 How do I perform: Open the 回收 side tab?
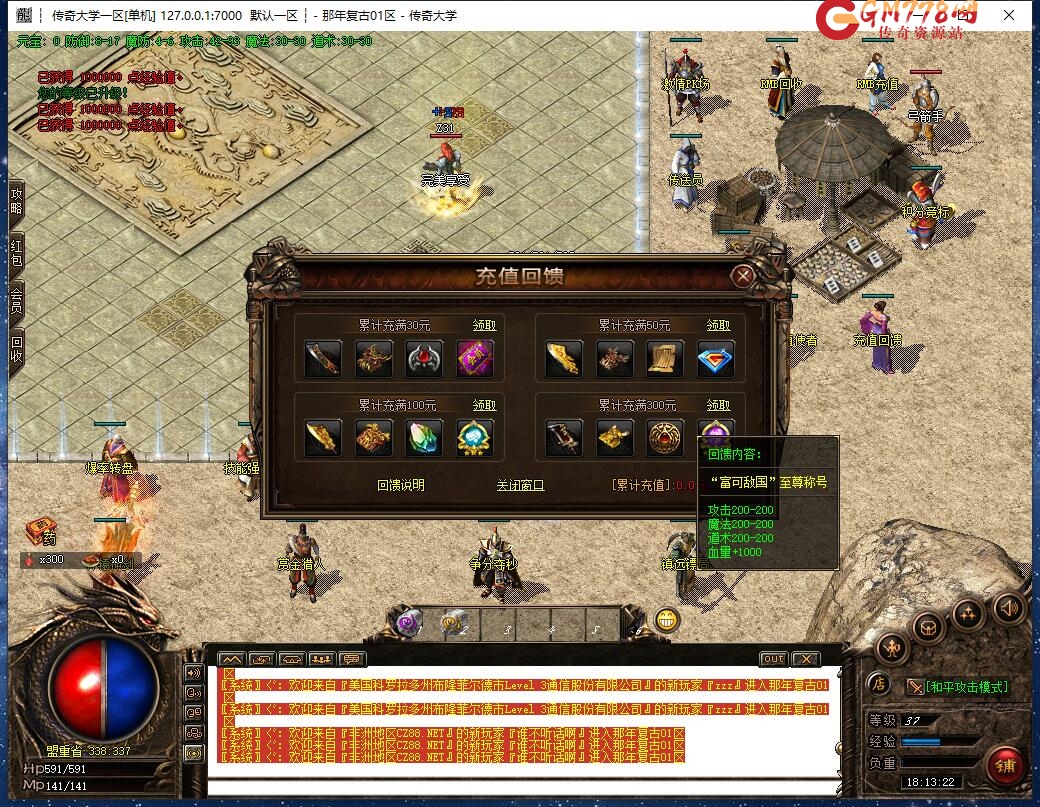click(x=16, y=348)
